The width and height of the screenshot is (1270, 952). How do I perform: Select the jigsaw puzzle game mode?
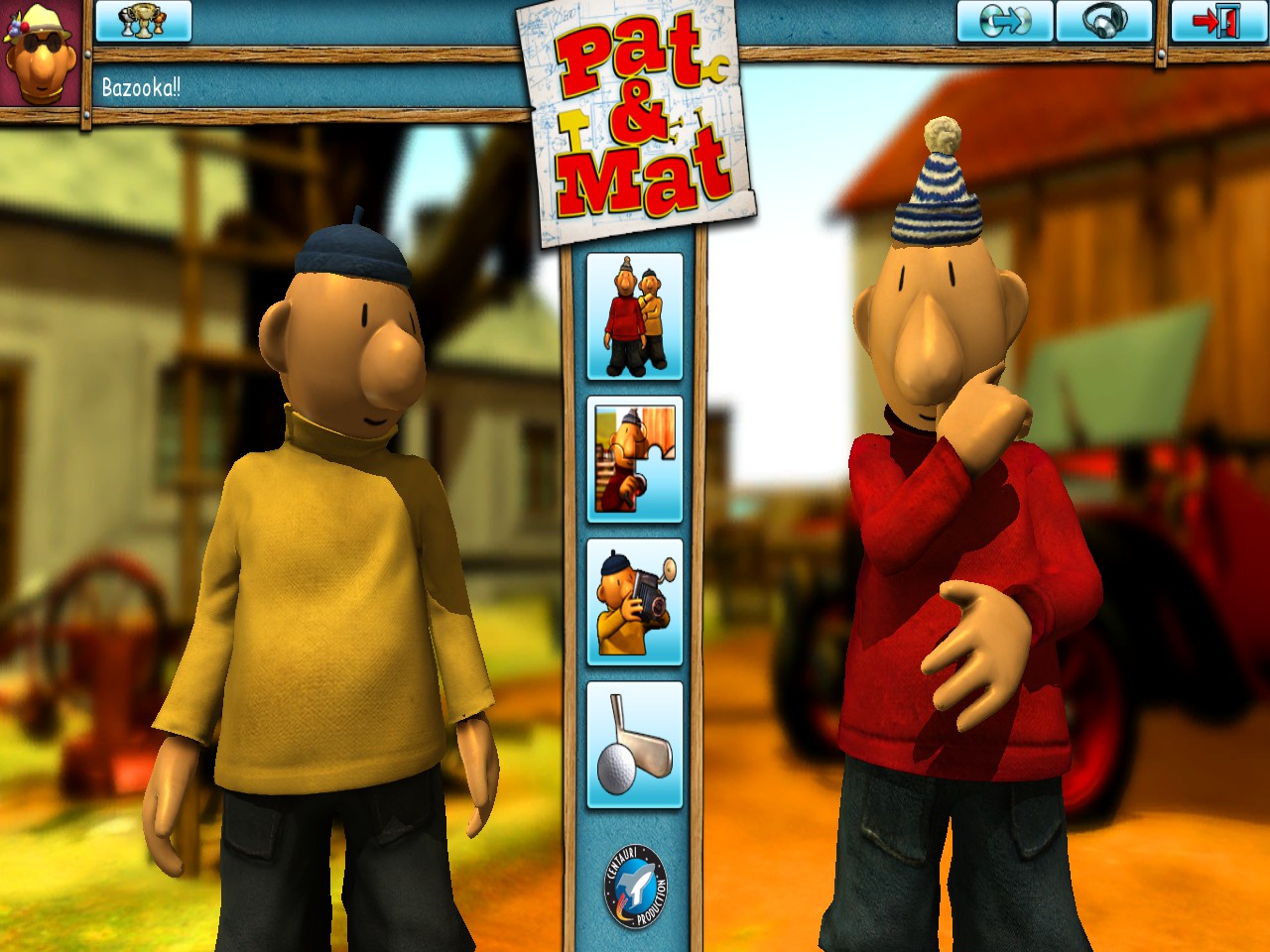click(635, 459)
